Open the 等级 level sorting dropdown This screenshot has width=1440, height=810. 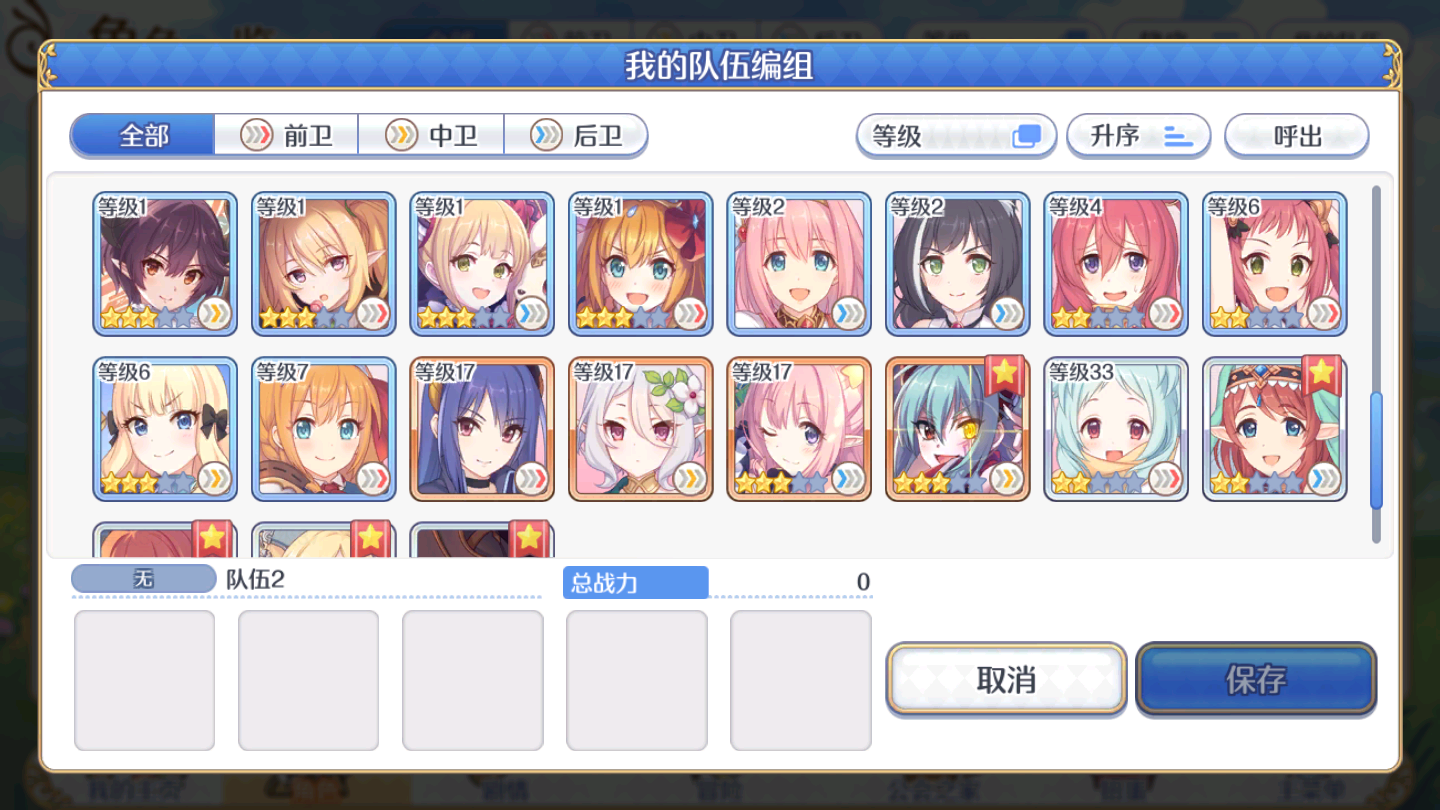(955, 136)
